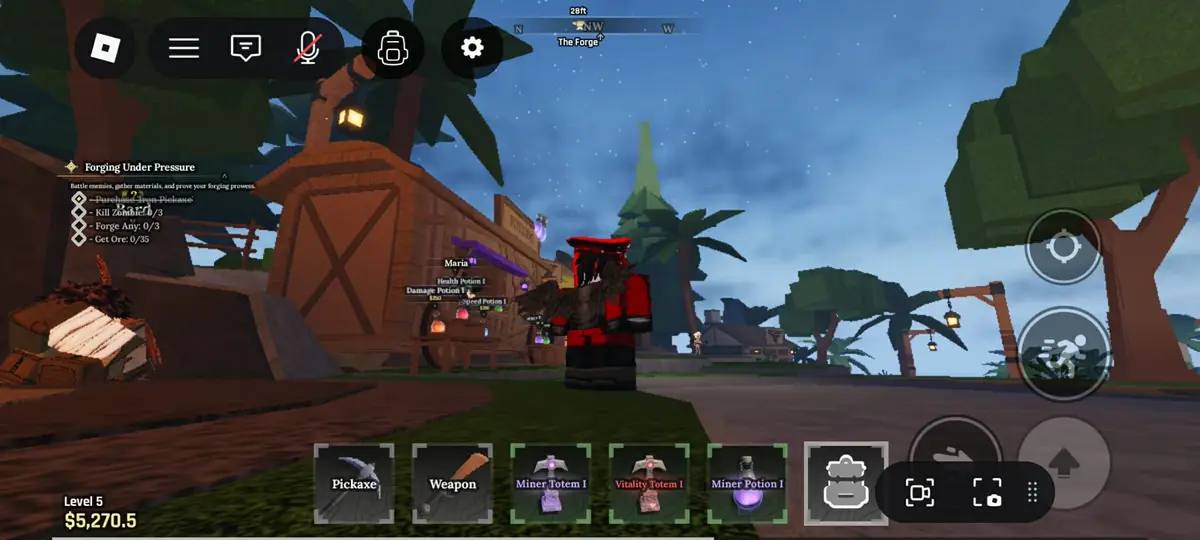Open the Roblox main menu

click(x=105, y=48)
